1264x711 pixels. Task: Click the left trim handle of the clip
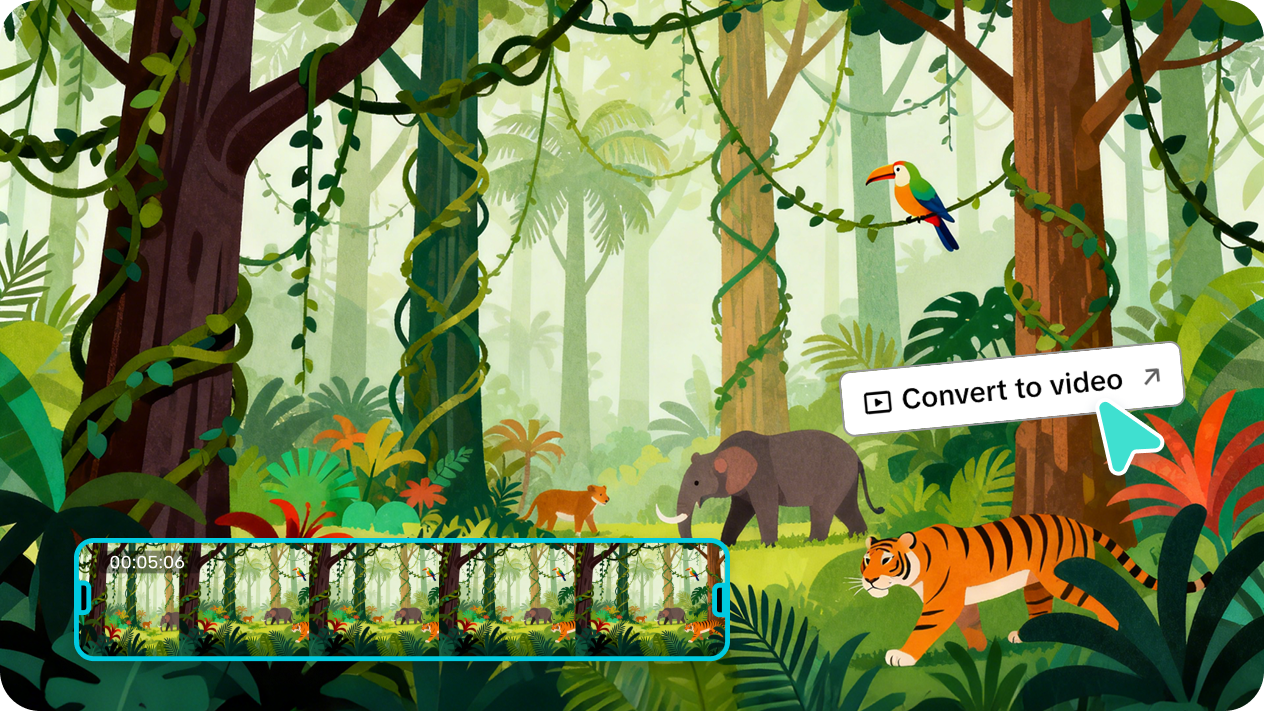(x=85, y=598)
